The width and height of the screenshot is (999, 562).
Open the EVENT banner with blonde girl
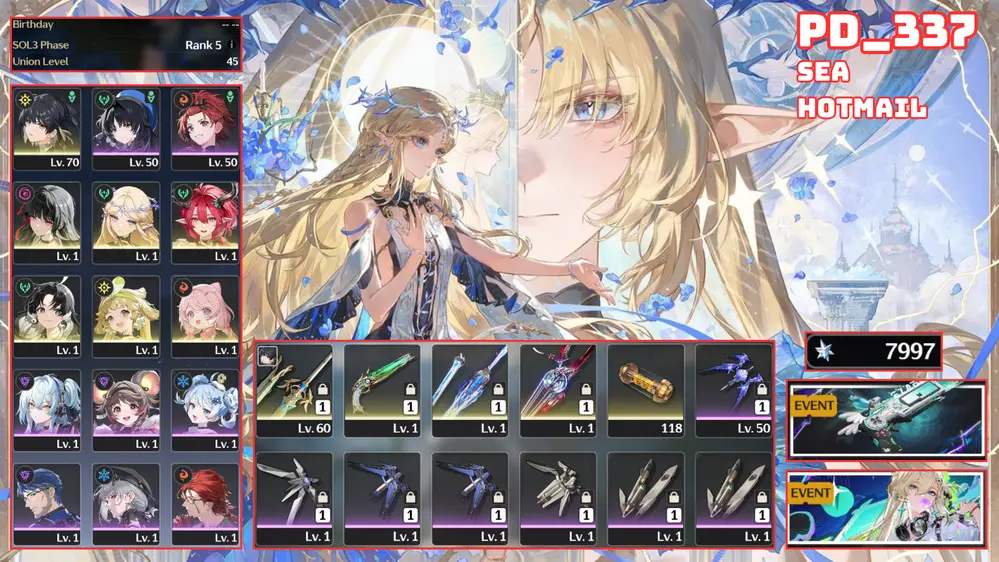(x=886, y=508)
